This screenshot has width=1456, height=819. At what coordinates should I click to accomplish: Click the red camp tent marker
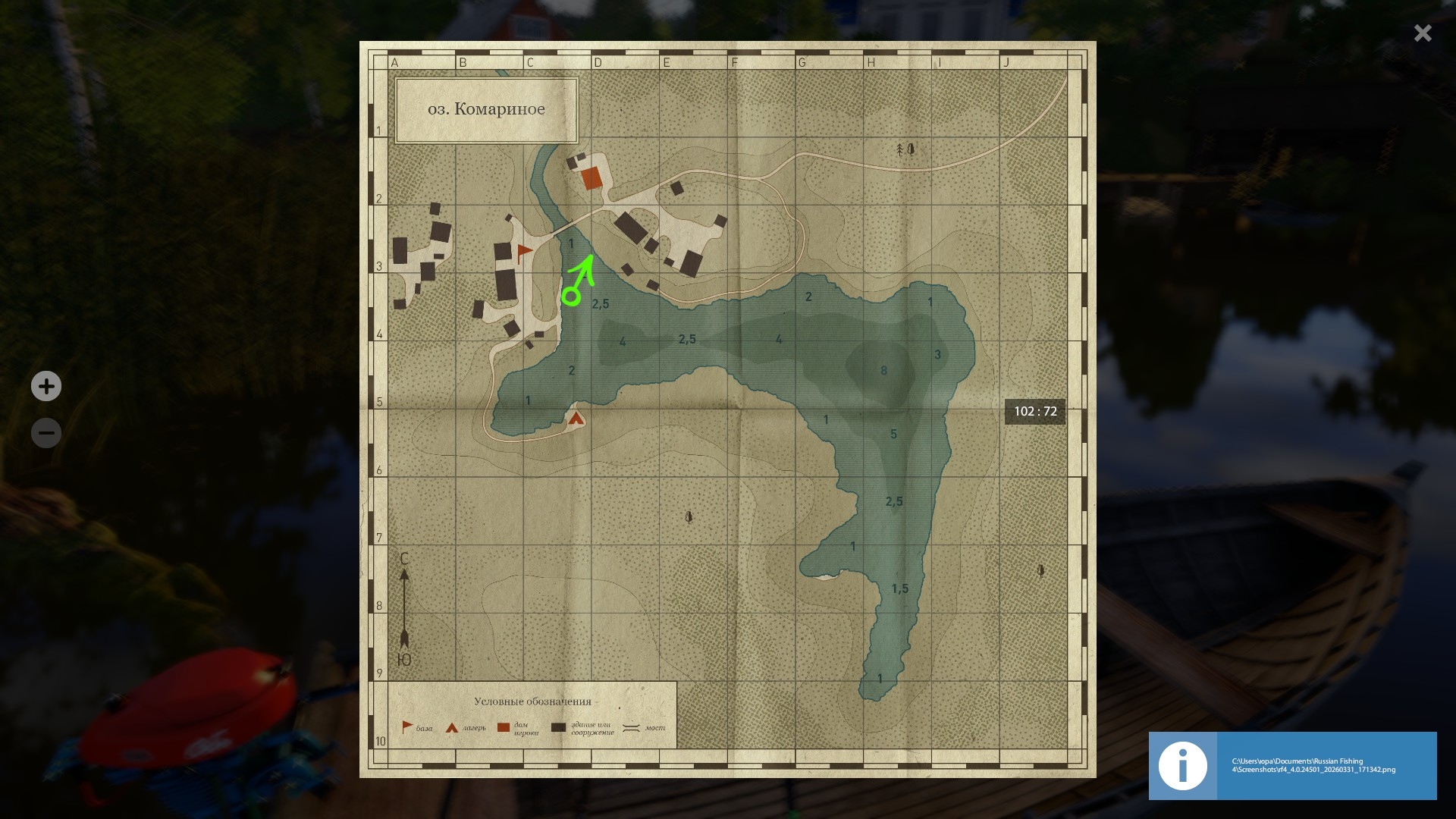(576, 418)
